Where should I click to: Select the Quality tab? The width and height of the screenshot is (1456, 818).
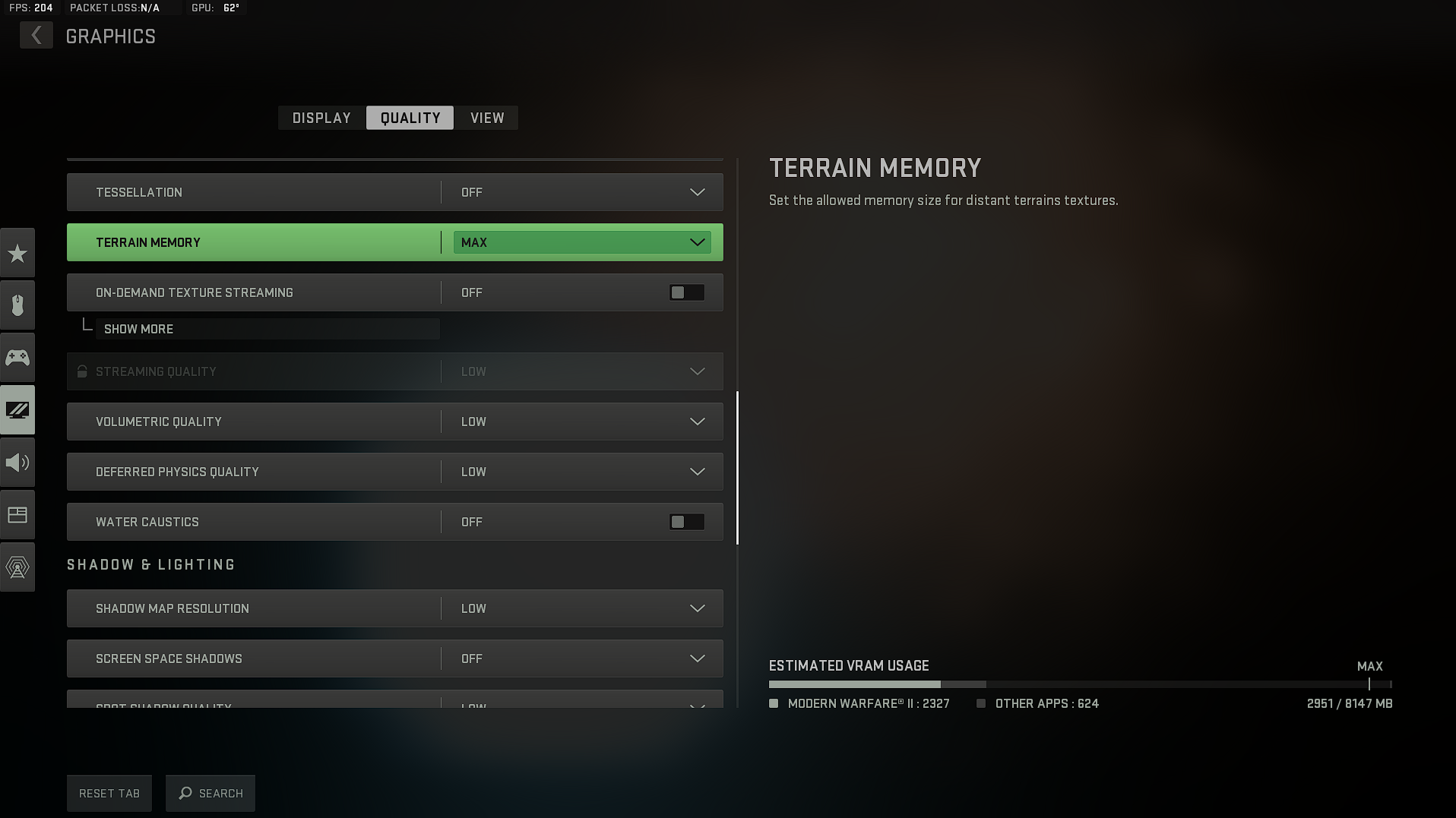coord(410,118)
